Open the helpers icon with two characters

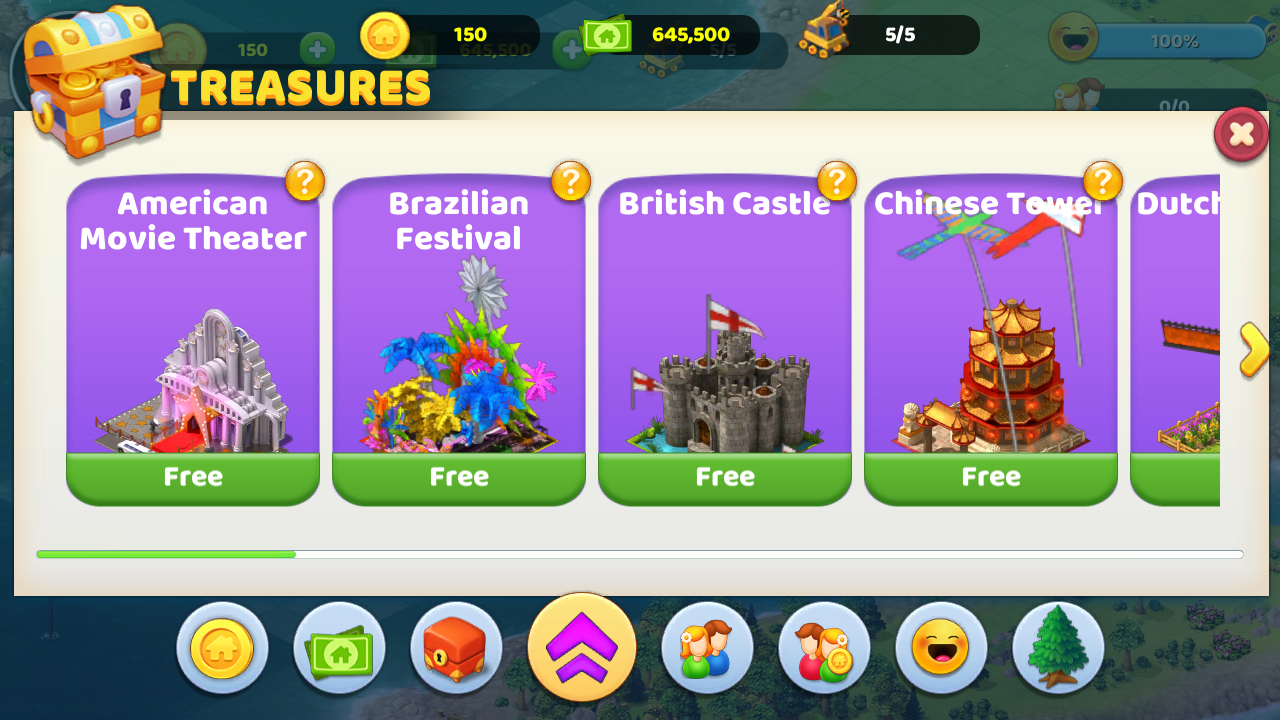[707, 647]
